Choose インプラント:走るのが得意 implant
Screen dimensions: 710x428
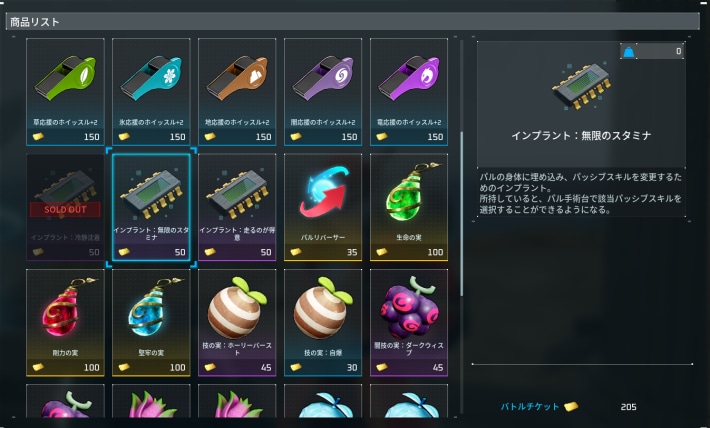[237, 206]
